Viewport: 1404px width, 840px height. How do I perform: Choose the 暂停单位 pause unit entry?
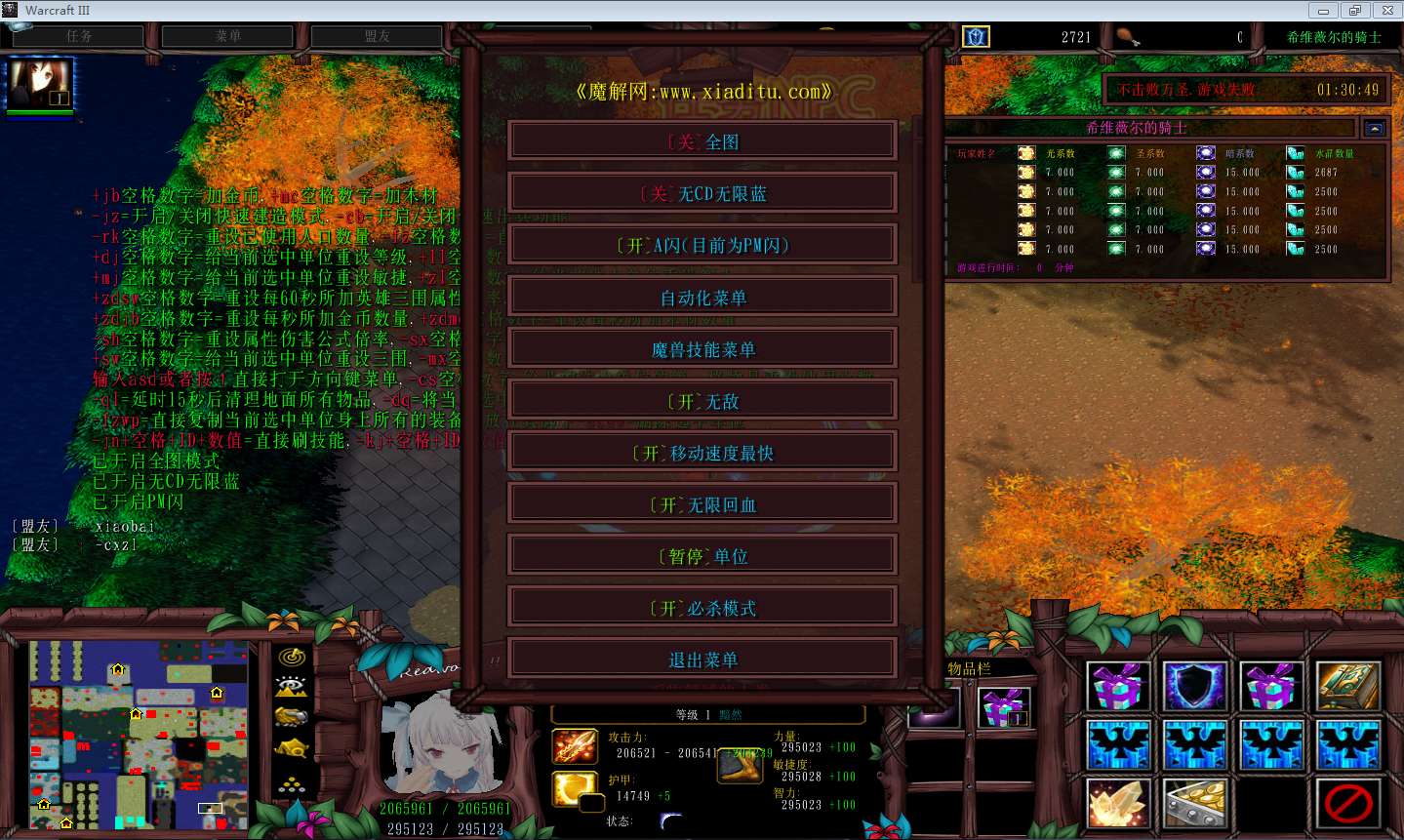point(702,556)
